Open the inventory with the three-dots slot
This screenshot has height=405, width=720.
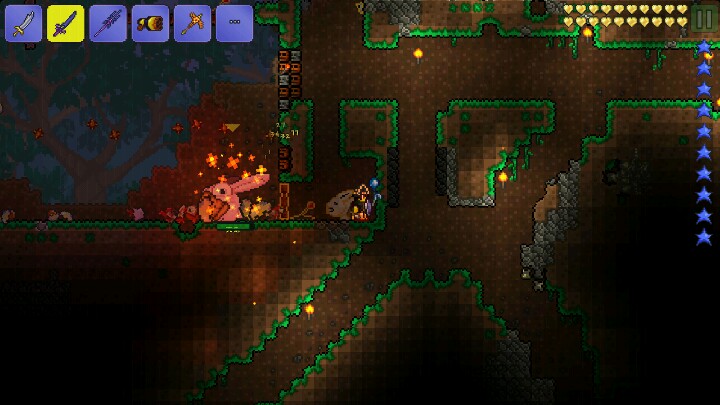(x=234, y=23)
